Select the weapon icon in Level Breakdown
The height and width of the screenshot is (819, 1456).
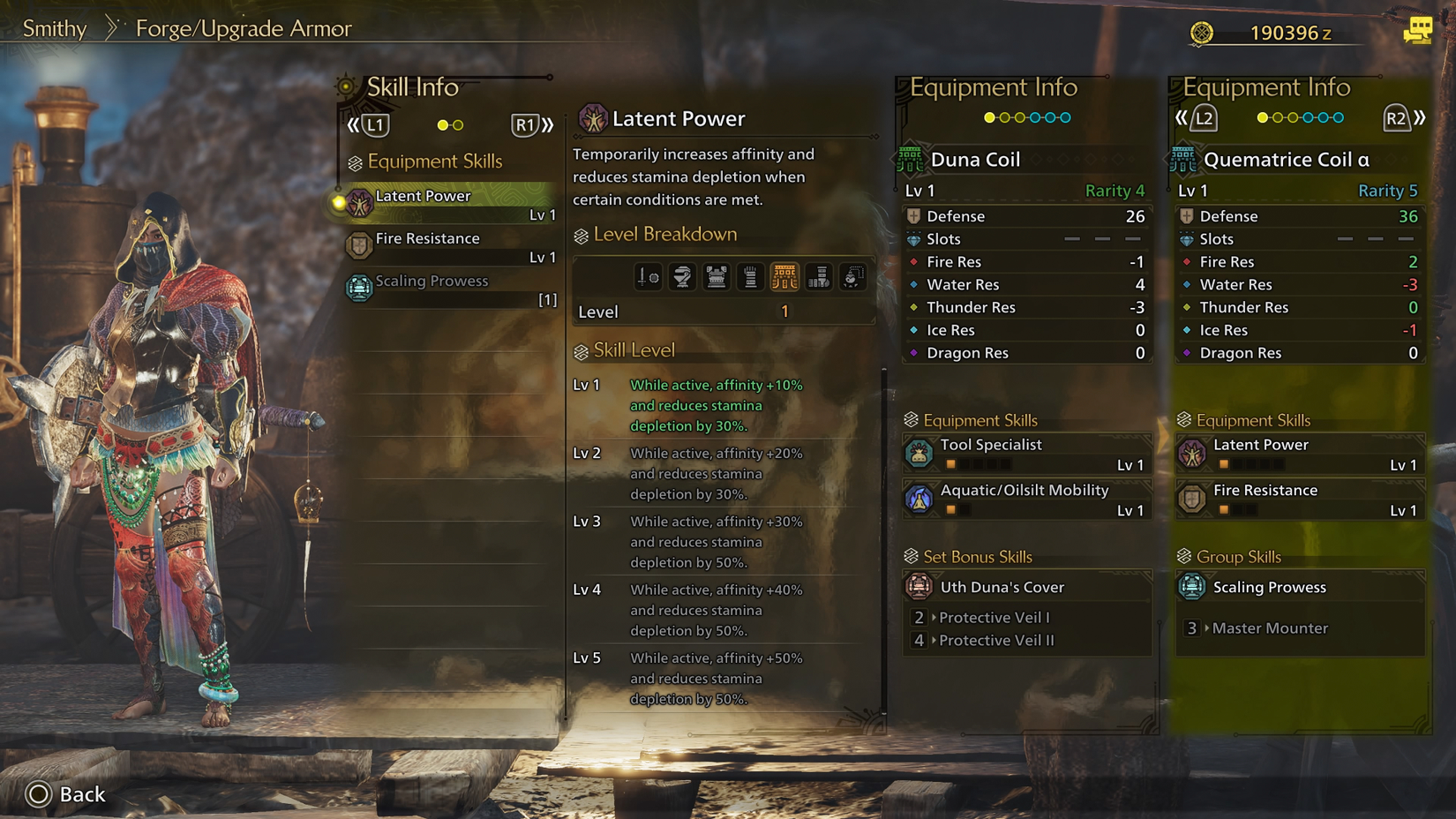649,276
